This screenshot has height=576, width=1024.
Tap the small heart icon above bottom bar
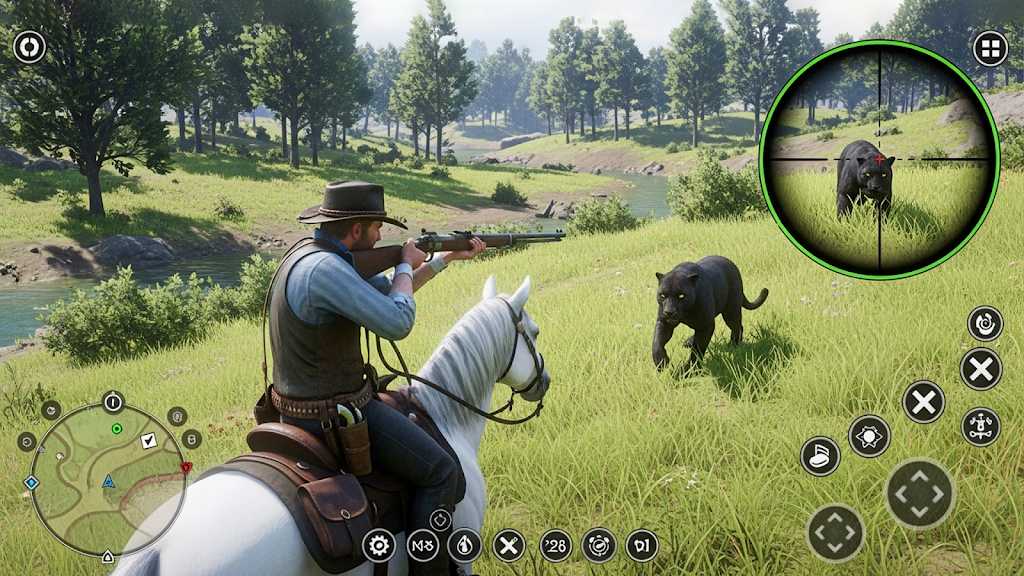441,519
